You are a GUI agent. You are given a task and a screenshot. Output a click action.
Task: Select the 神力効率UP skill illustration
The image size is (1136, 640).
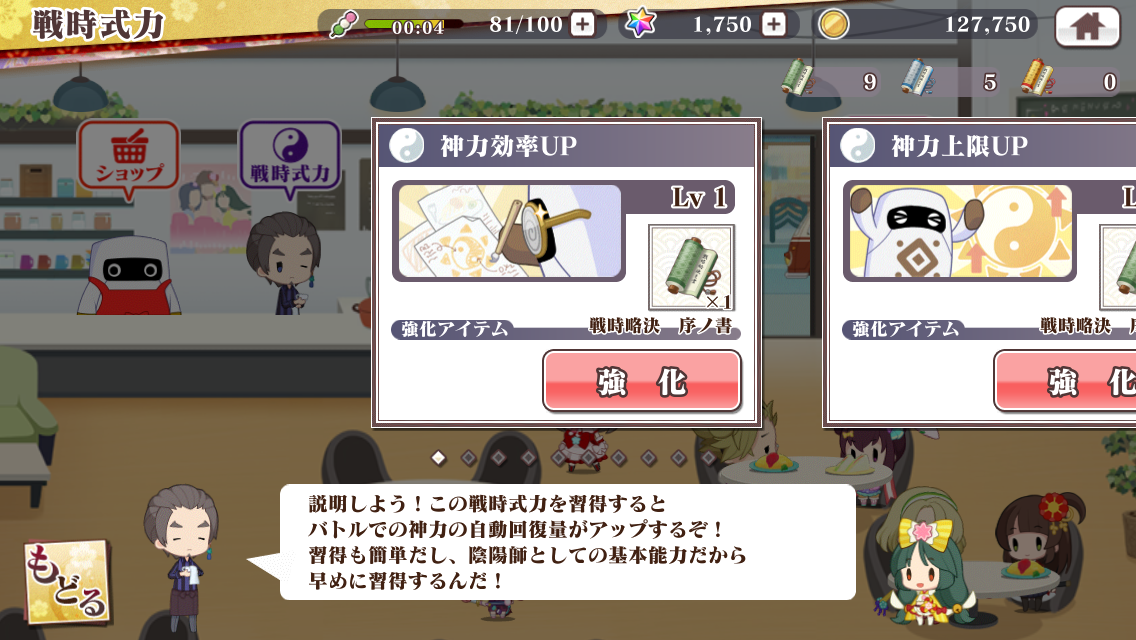point(510,232)
